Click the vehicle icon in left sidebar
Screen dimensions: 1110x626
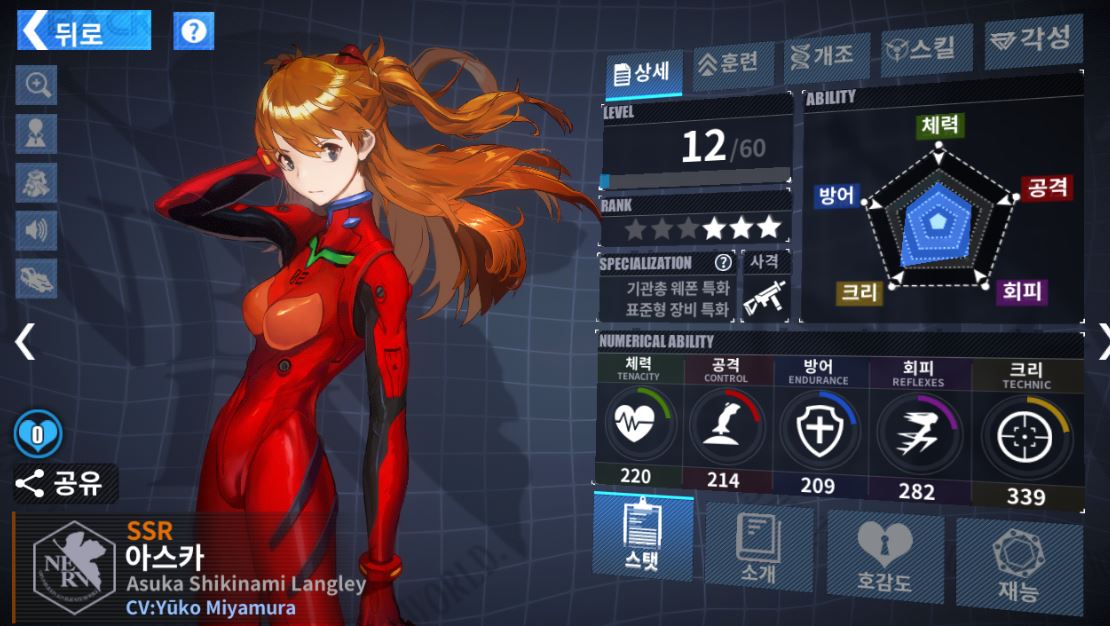click(37, 279)
